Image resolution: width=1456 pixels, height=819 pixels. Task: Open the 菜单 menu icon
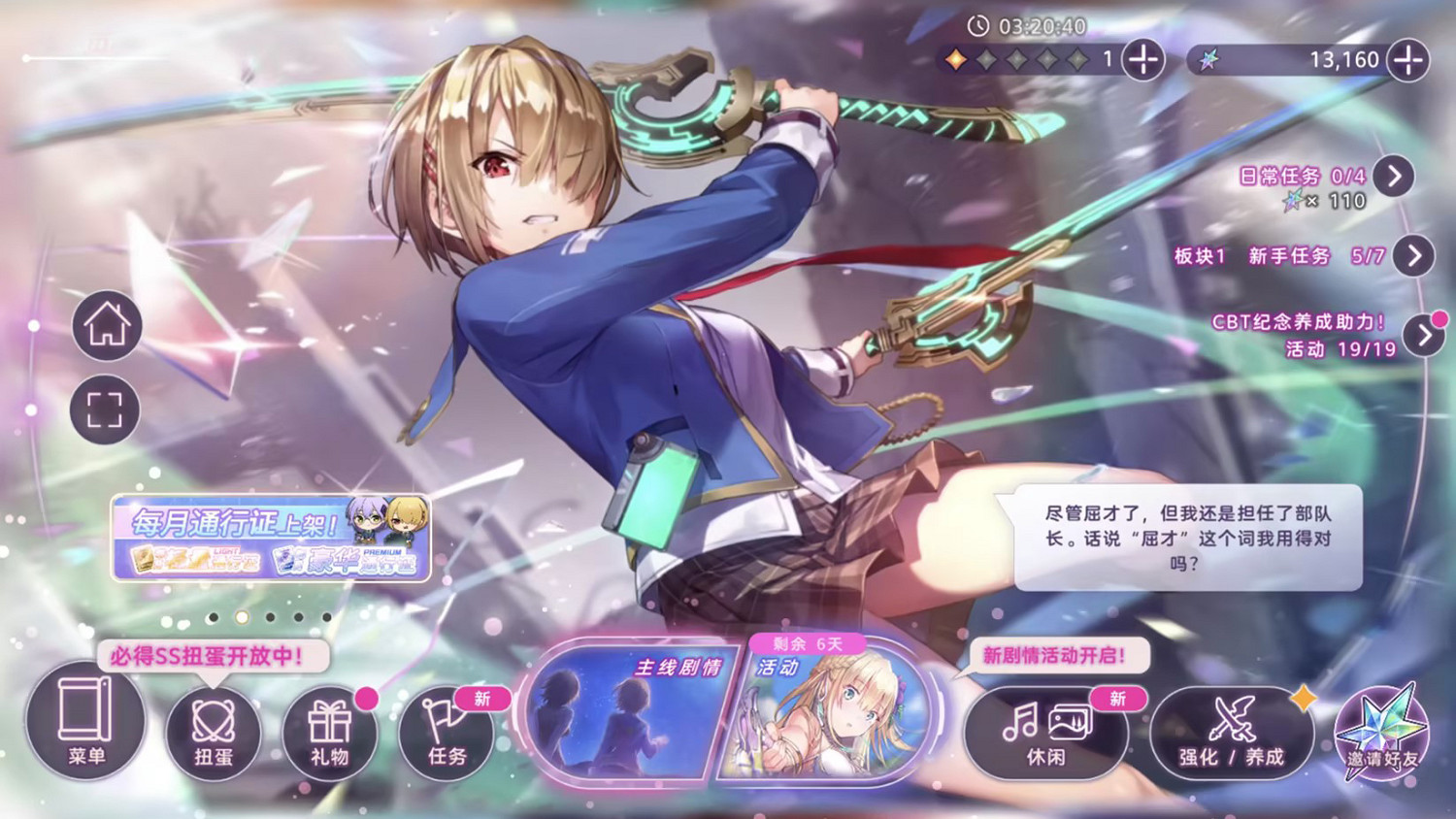click(85, 728)
